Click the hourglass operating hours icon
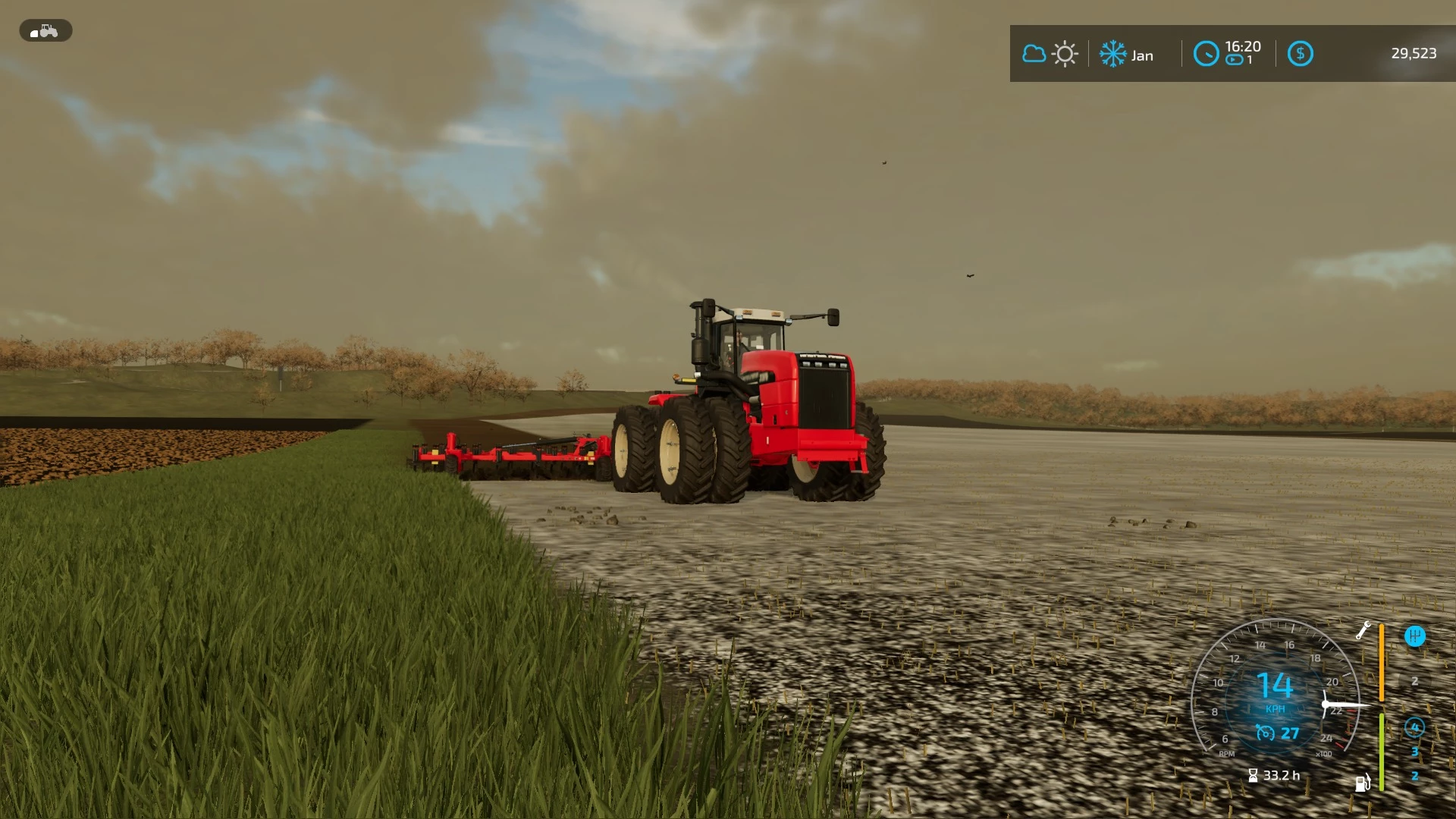 pos(1253,775)
